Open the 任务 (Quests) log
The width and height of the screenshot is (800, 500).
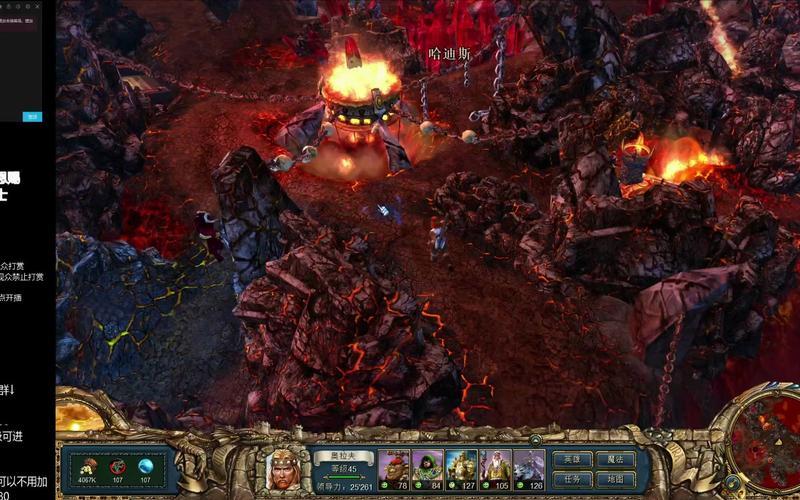coord(573,479)
